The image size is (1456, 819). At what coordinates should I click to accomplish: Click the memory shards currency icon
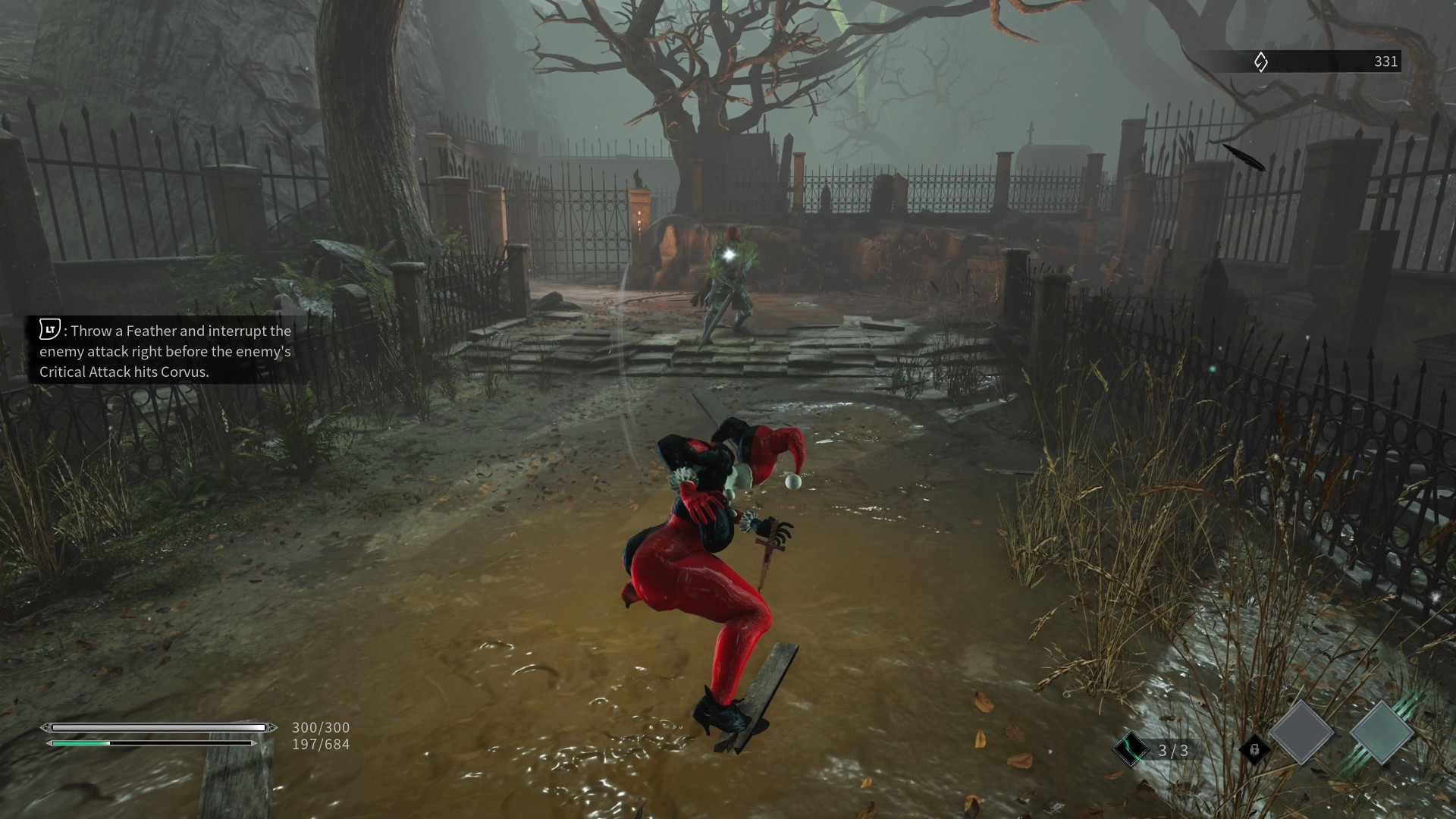pos(1260,62)
